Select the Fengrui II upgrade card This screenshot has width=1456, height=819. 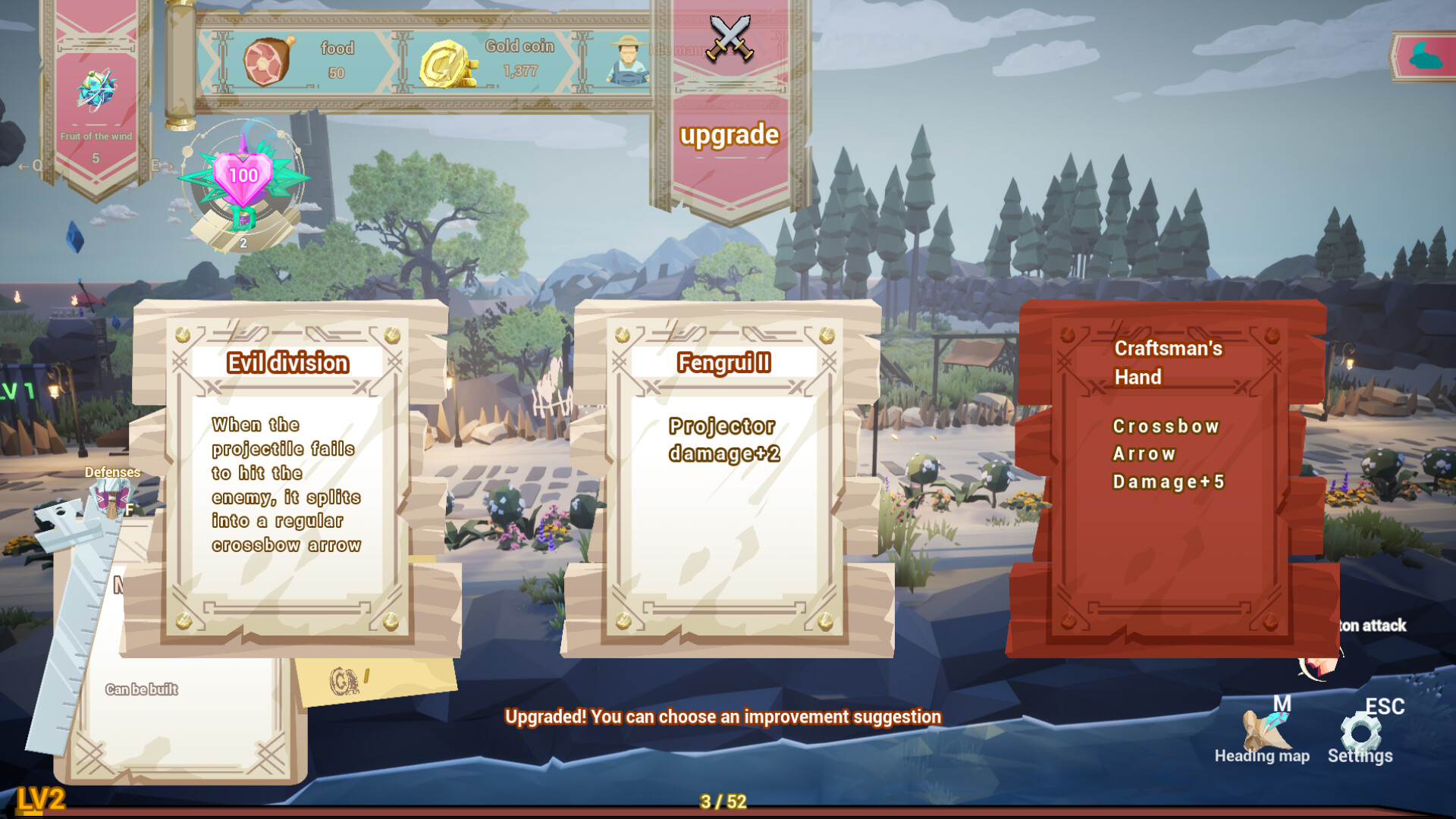click(x=726, y=478)
